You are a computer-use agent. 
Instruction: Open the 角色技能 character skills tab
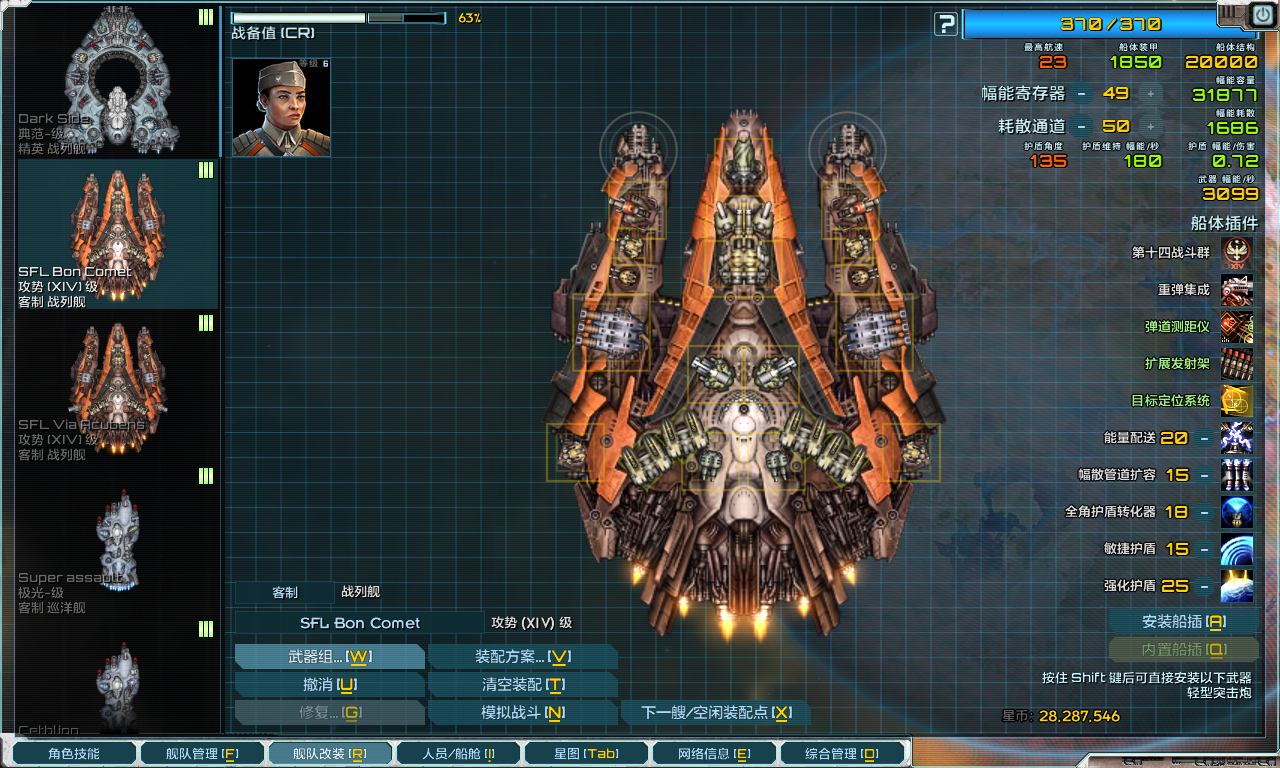point(74,754)
